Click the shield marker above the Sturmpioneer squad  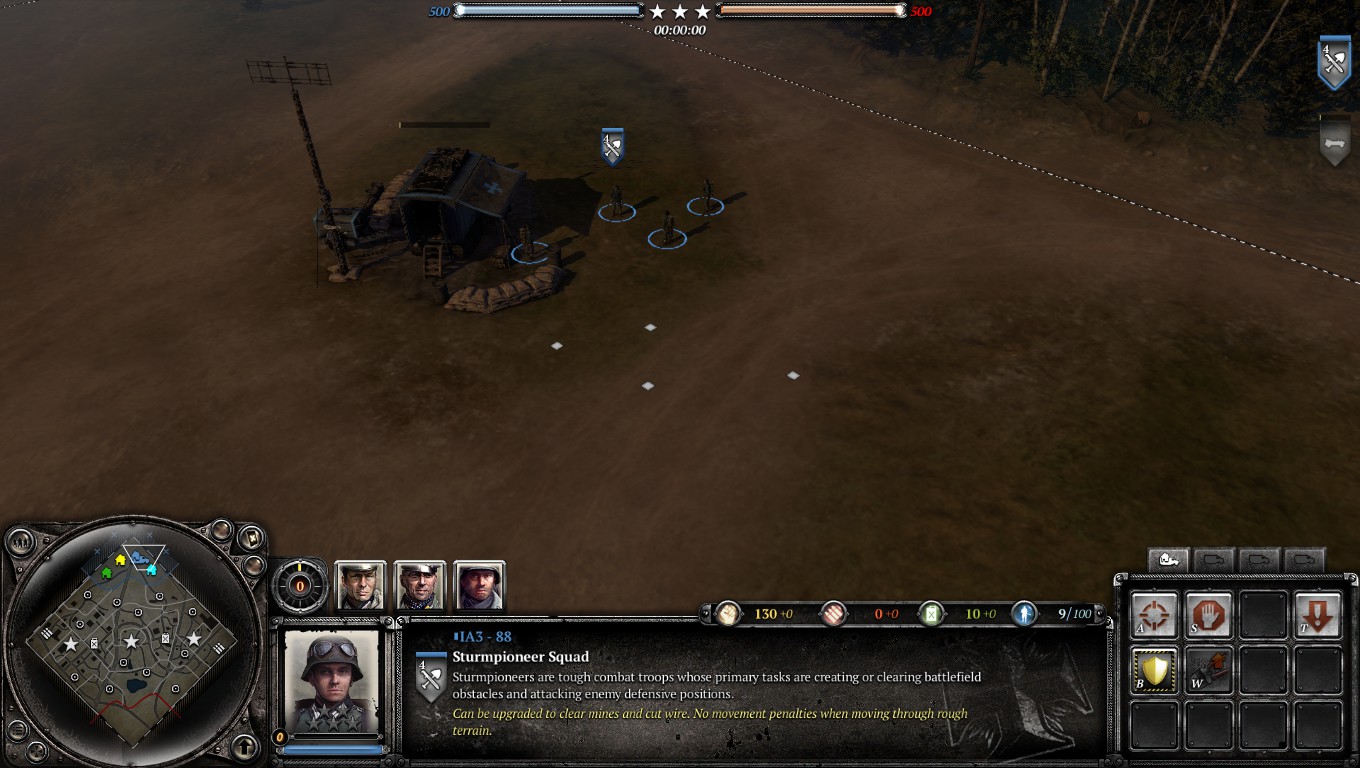pos(612,147)
